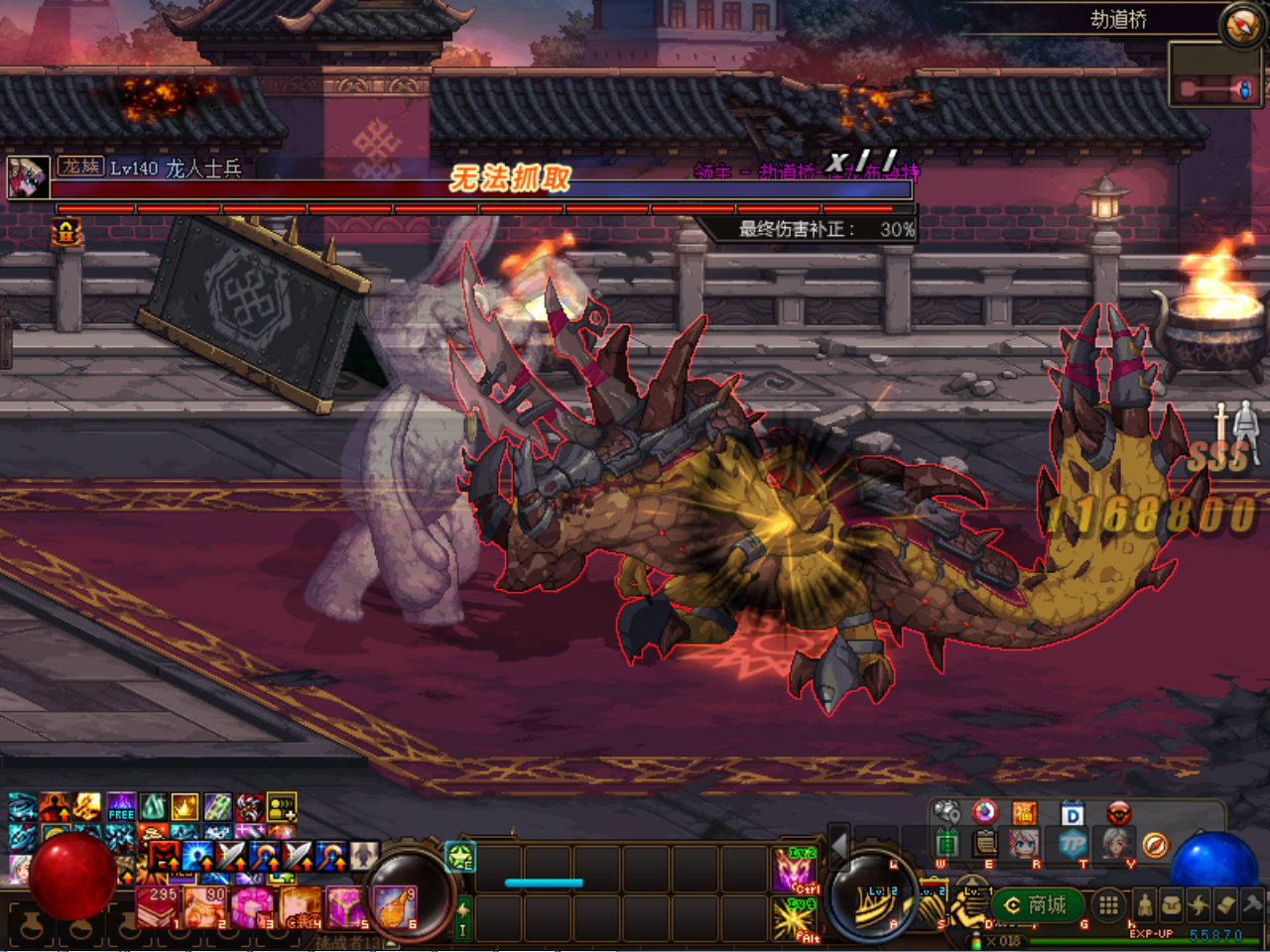Open the green attendance calendar icon bound to W
This screenshot has width=1270, height=952.
pyautogui.click(x=949, y=842)
